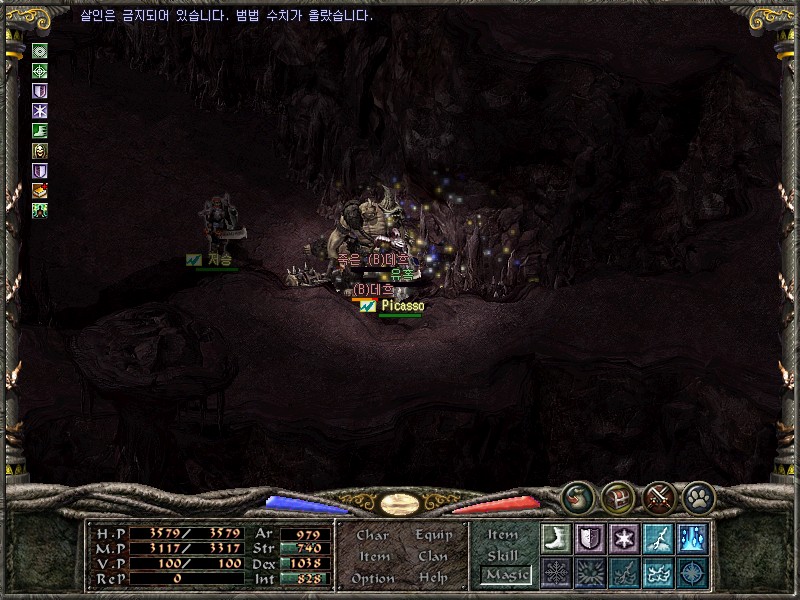
Task: Select the white boot spell in magic grid
Action: (x=556, y=537)
